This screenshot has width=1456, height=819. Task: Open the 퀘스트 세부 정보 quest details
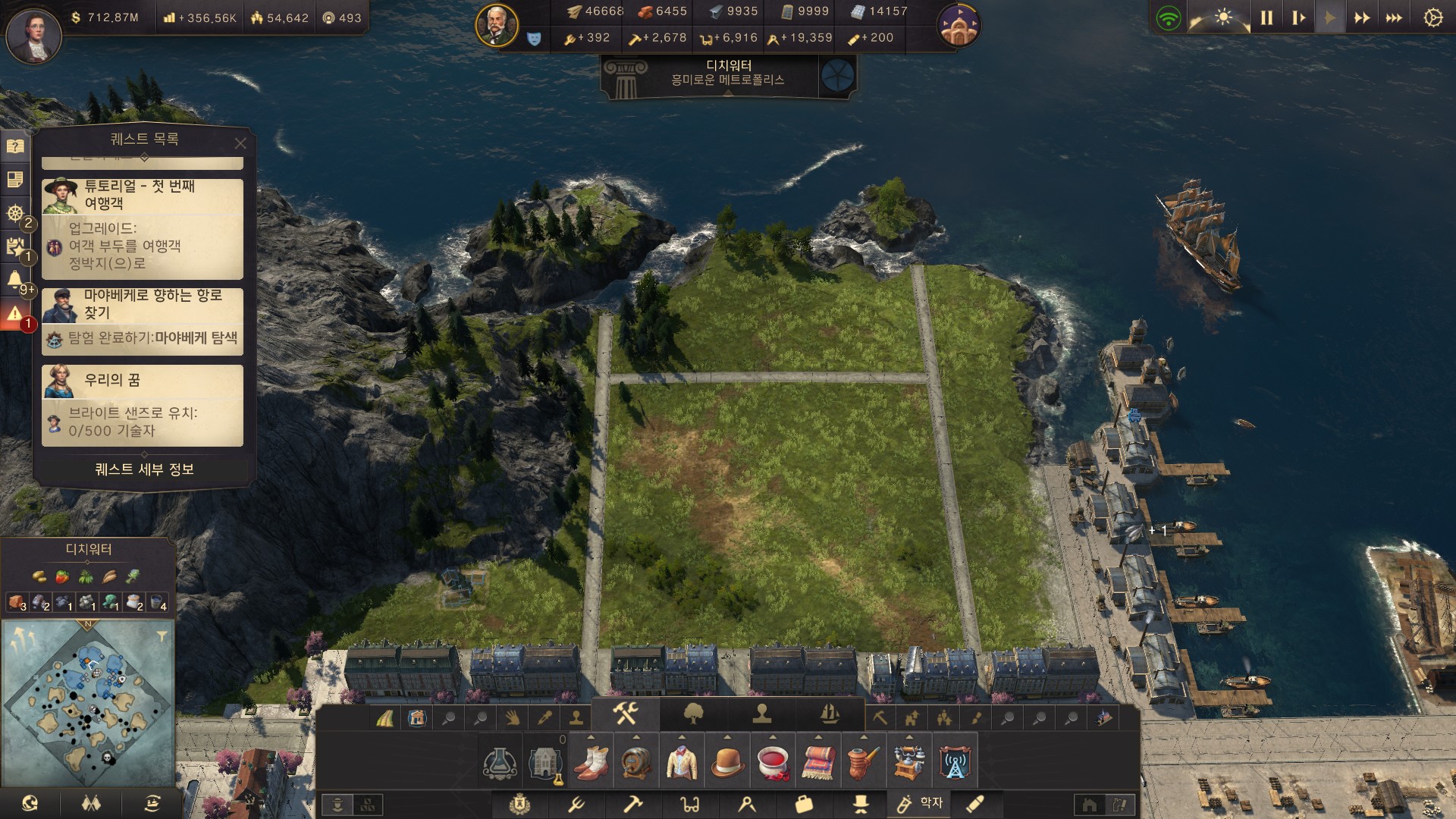click(144, 469)
